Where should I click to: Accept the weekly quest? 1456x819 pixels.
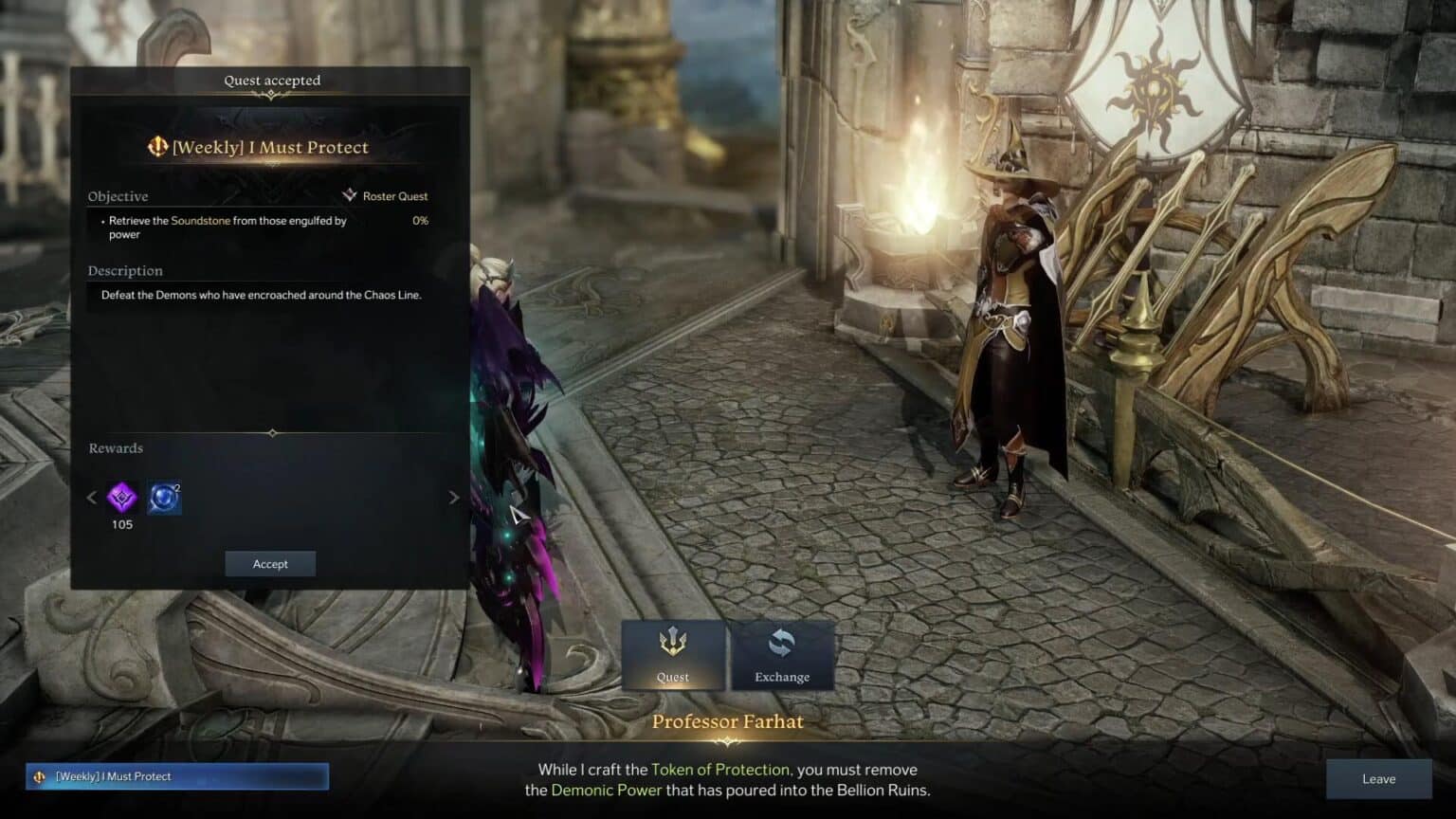click(270, 564)
